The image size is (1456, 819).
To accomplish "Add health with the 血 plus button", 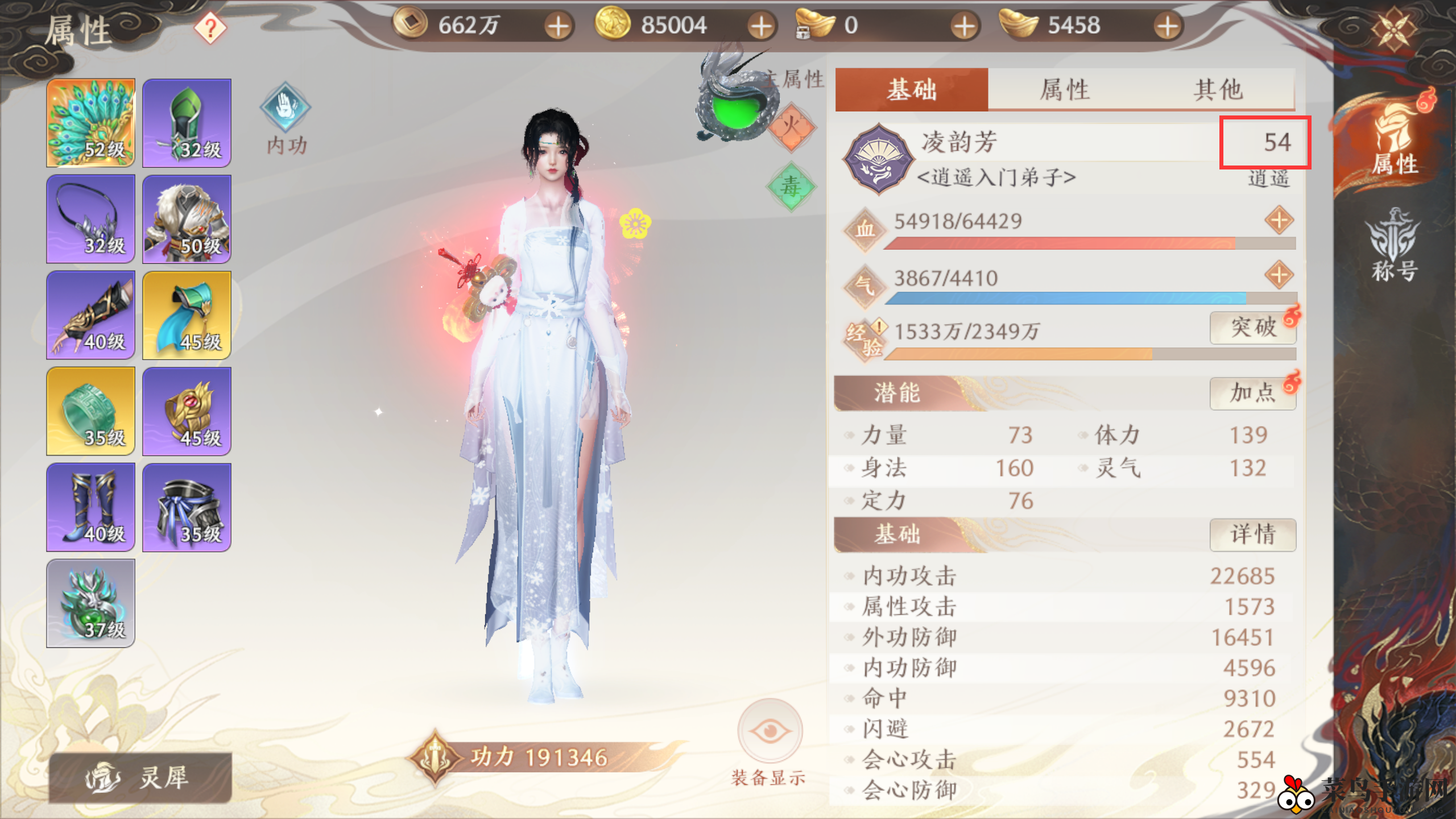I will [x=1279, y=220].
